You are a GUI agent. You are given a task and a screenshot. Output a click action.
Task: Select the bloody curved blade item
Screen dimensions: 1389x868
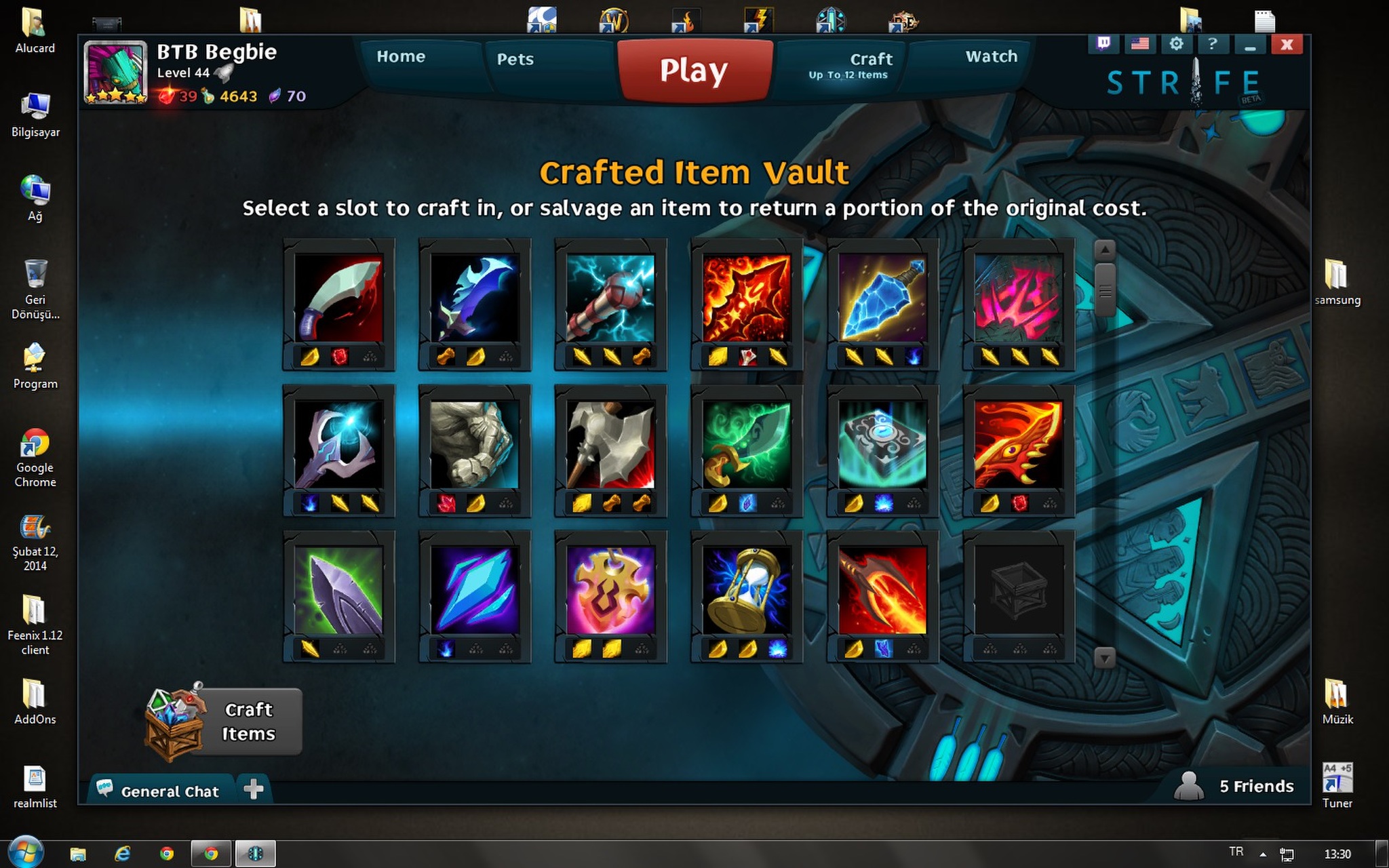[x=338, y=298]
